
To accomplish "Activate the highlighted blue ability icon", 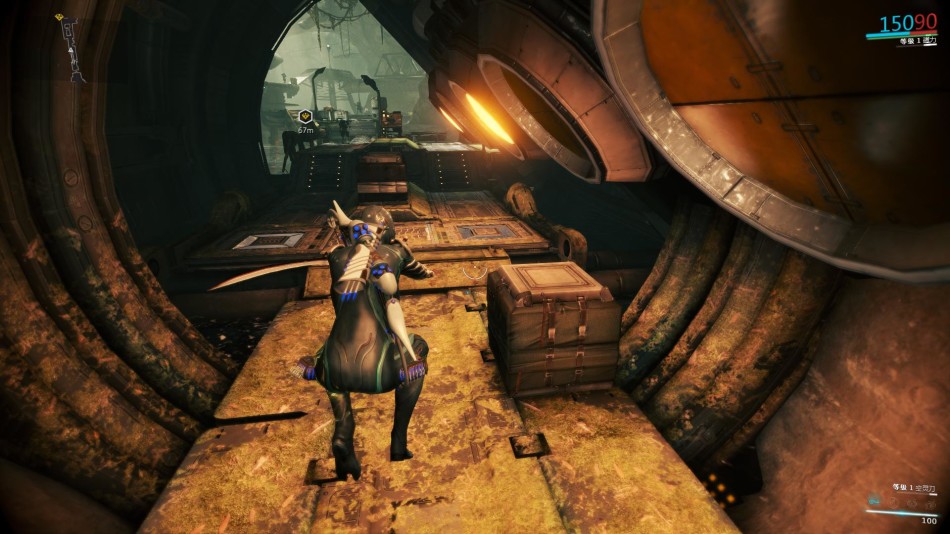I will 876,499.
